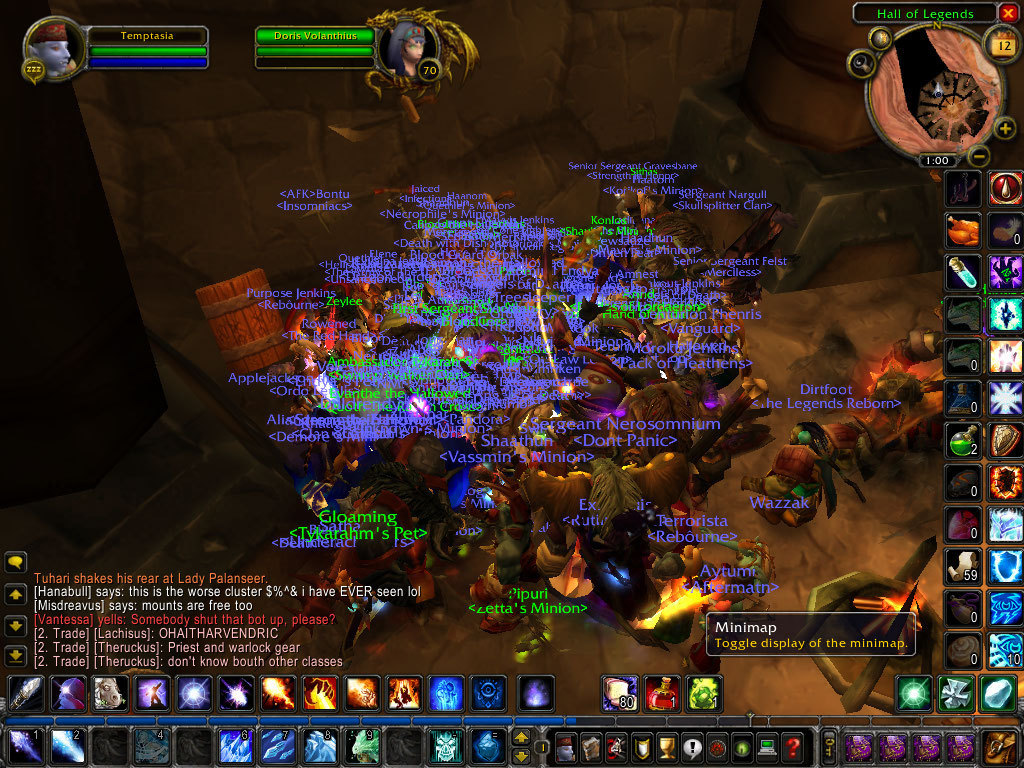The image size is (1024, 768).
Task: Open the backpack bag slot
Action: pyautogui.click(x=999, y=747)
